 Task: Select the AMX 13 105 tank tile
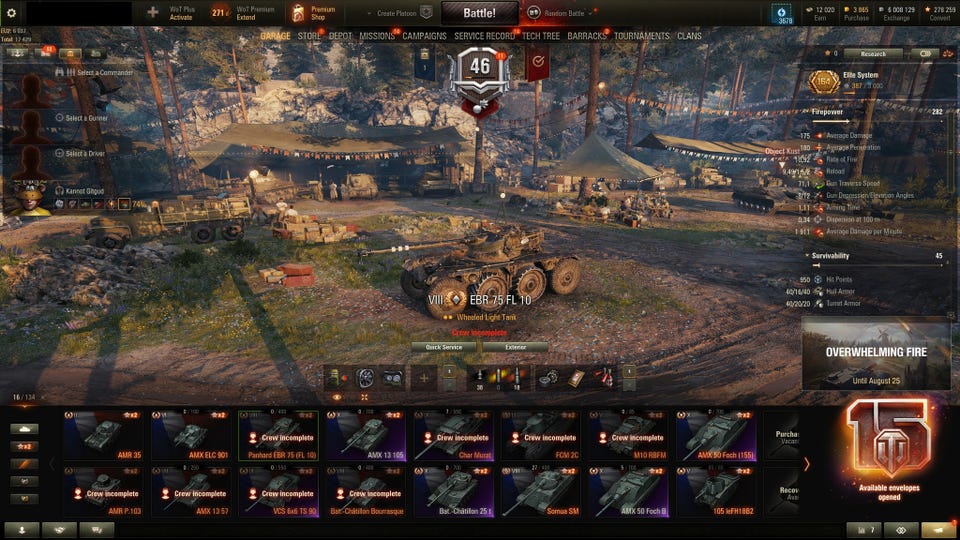click(366, 435)
